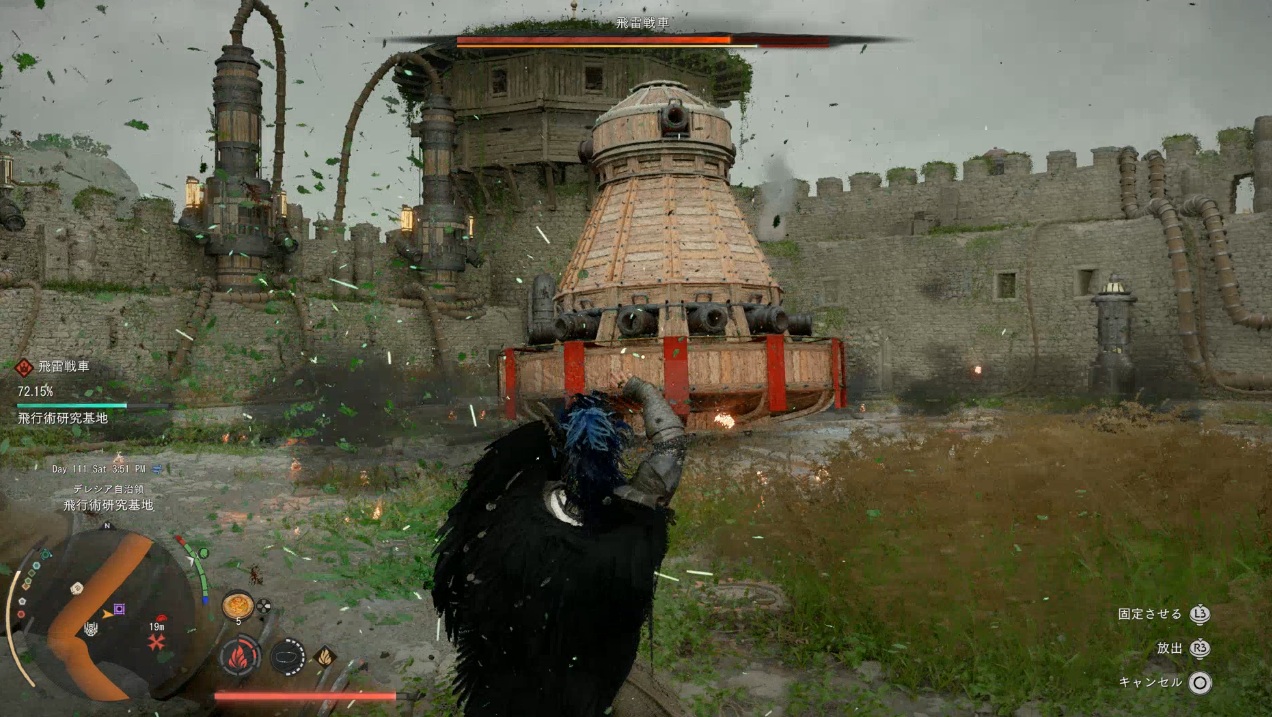Click the purple square marker on minimap
The image size is (1272, 717).
(x=120, y=609)
